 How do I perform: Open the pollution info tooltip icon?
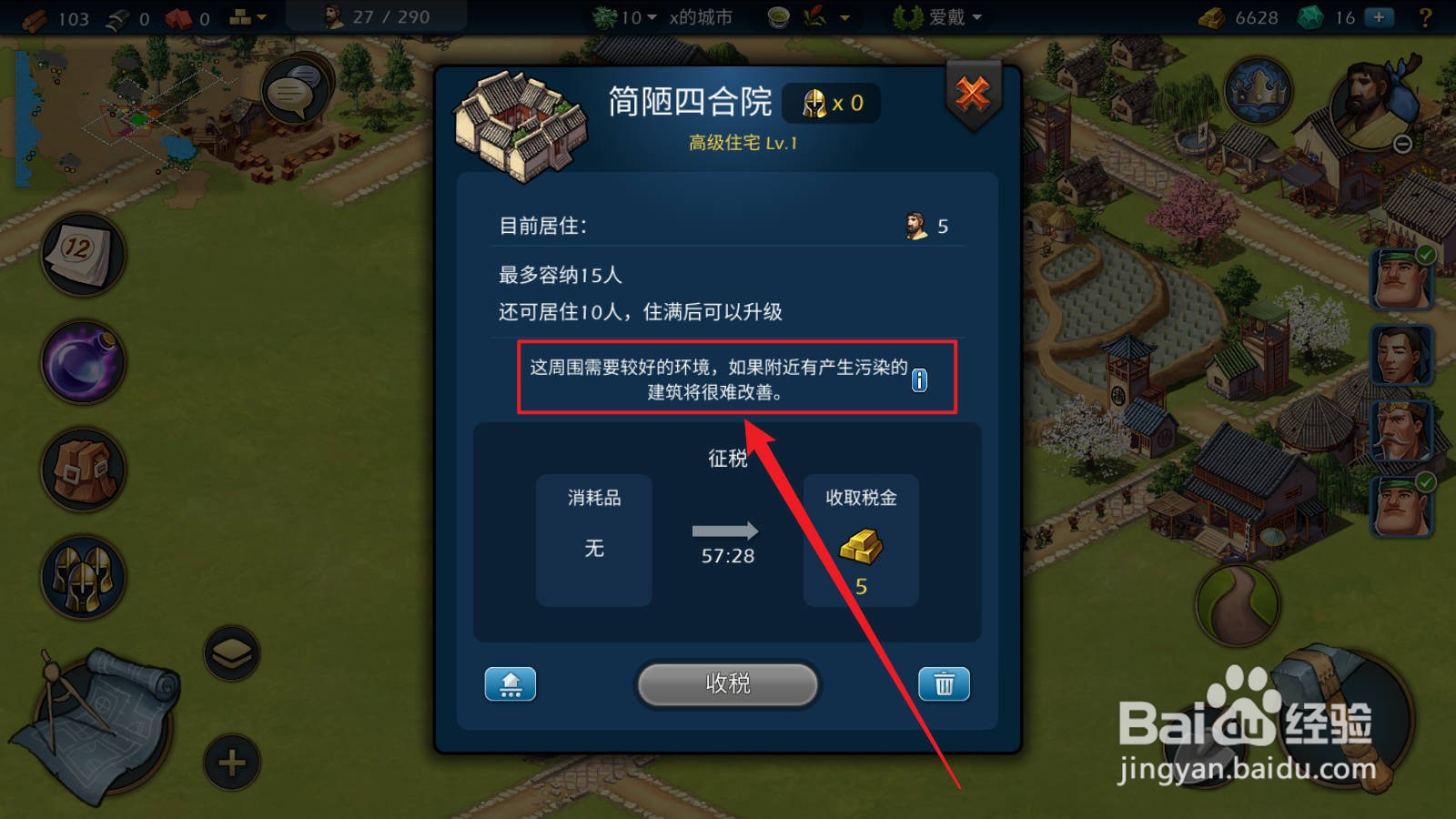pos(919,380)
